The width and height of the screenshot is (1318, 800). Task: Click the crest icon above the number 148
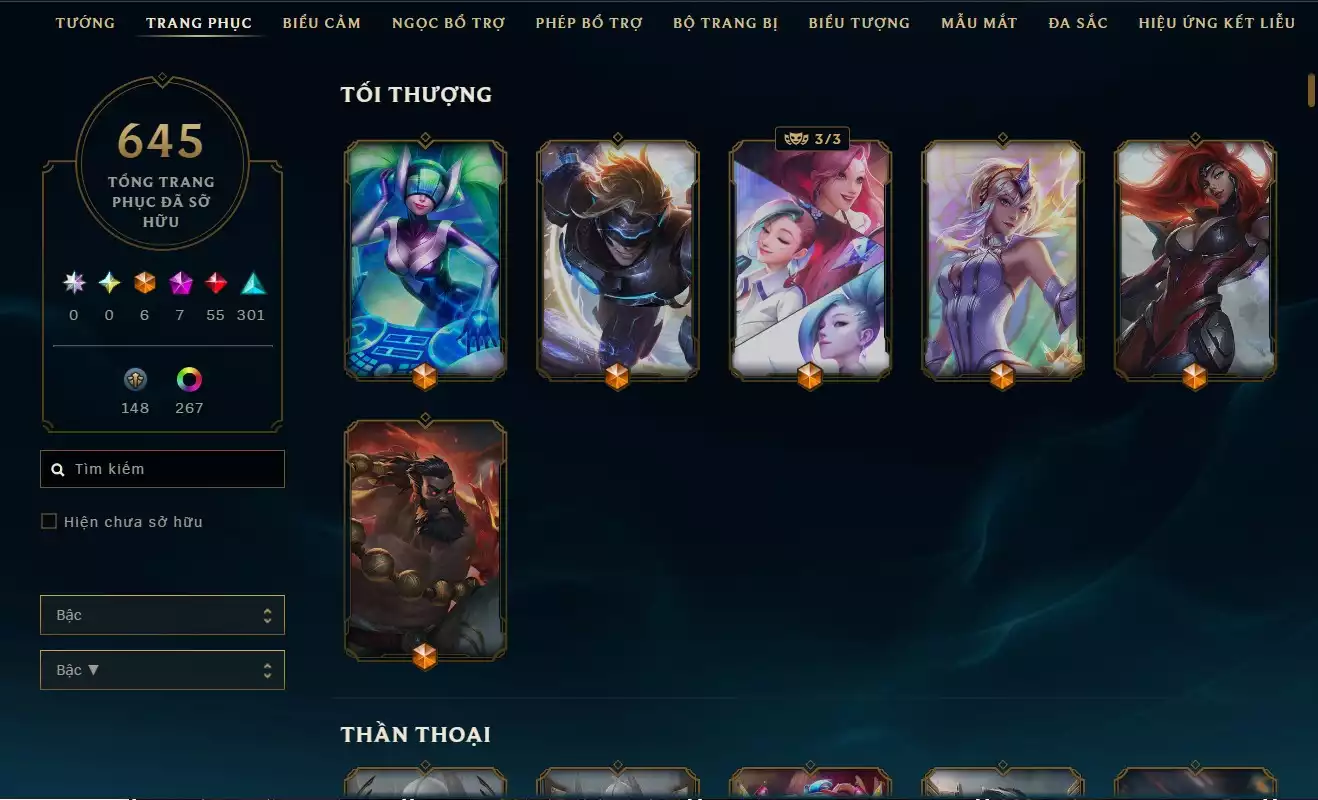click(134, 381)
